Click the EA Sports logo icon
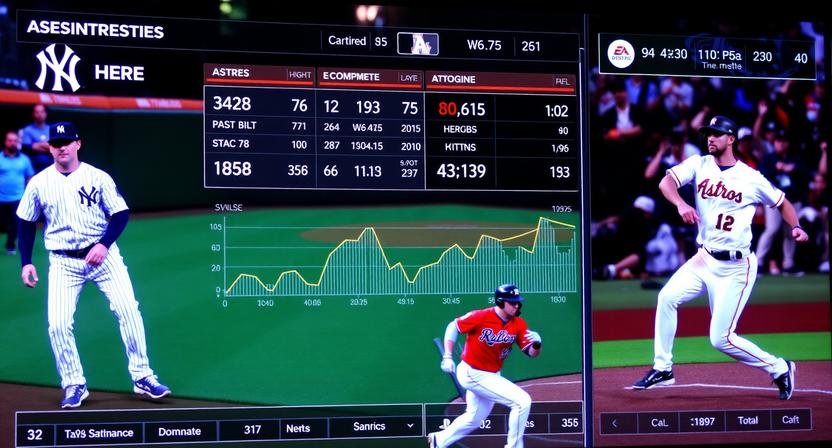 coord(620,54)
